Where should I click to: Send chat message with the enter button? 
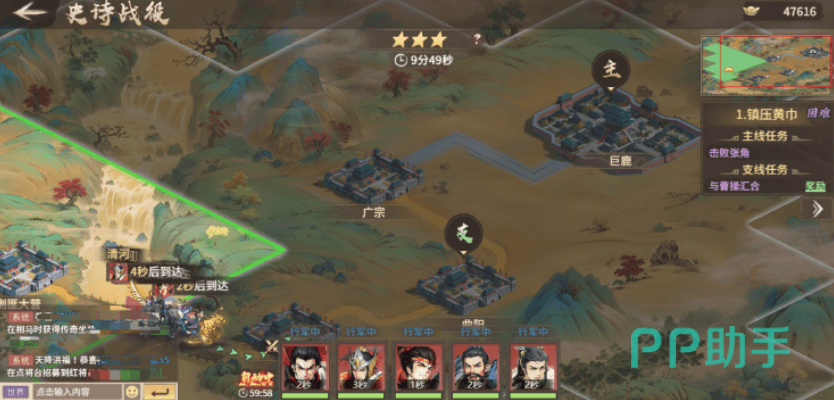159,391
